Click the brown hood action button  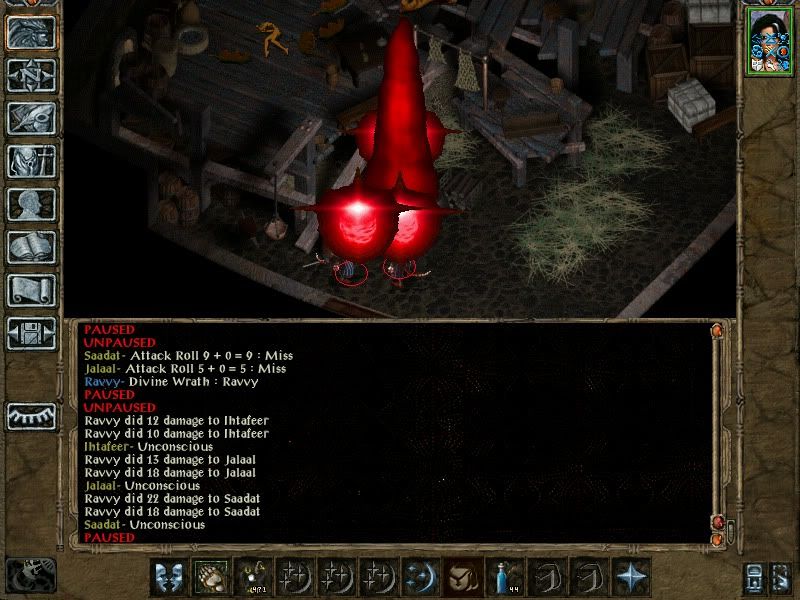[463, 576]
